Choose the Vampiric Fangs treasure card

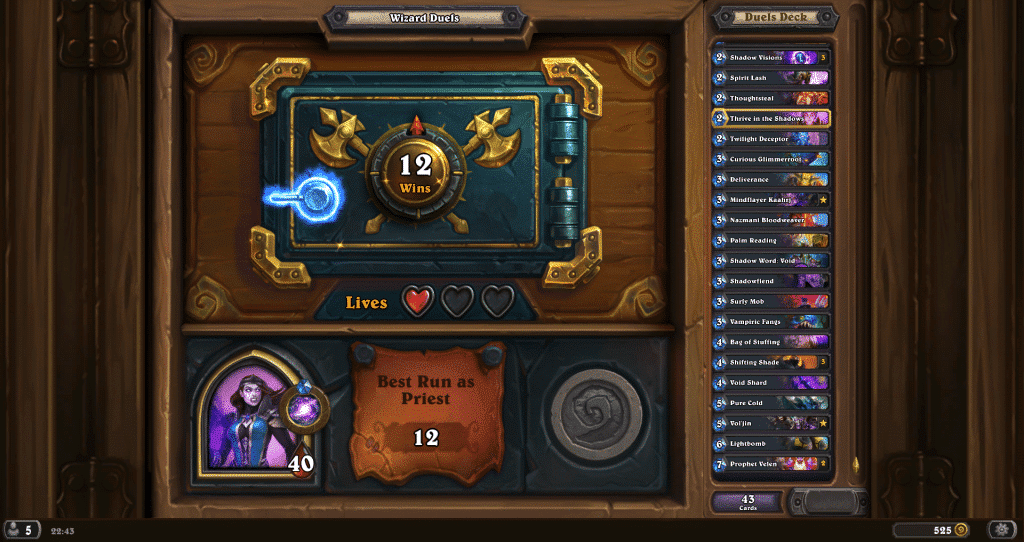(x=770, y=322)
